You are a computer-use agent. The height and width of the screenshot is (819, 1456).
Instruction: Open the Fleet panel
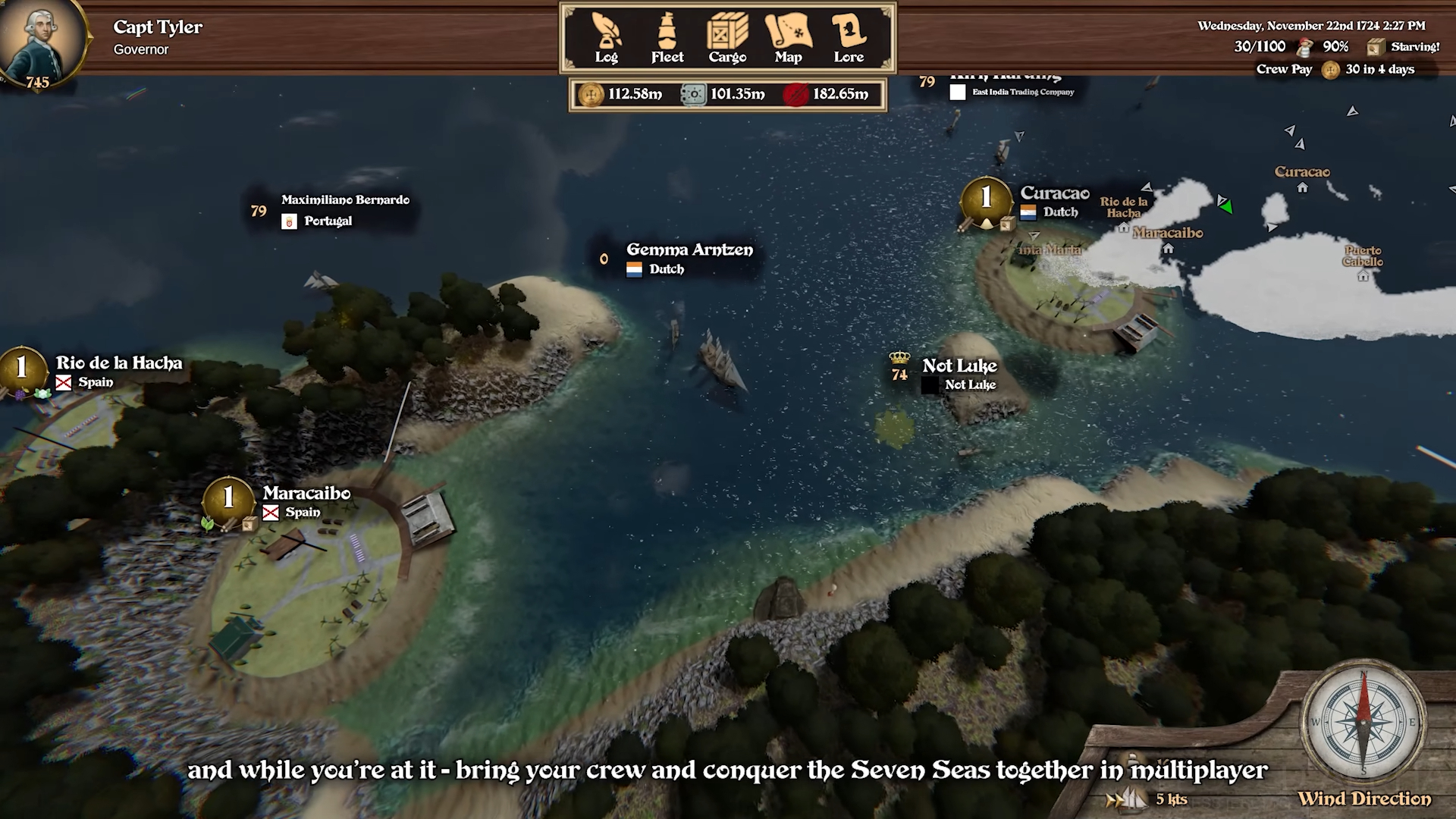tap(667, 38)
